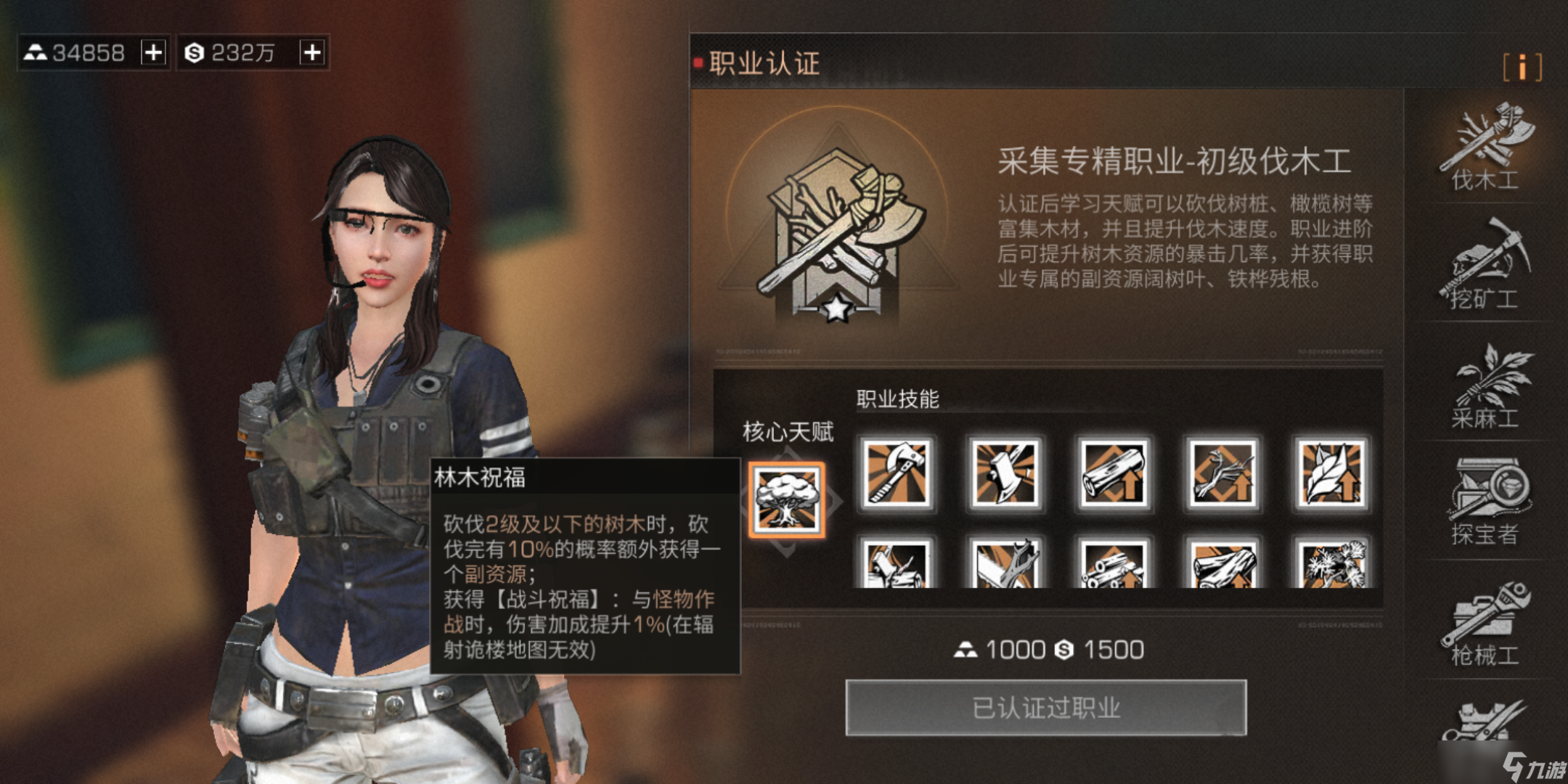Select the axe skill icon
Screen dimensions: 1568x784
(897, 473)
